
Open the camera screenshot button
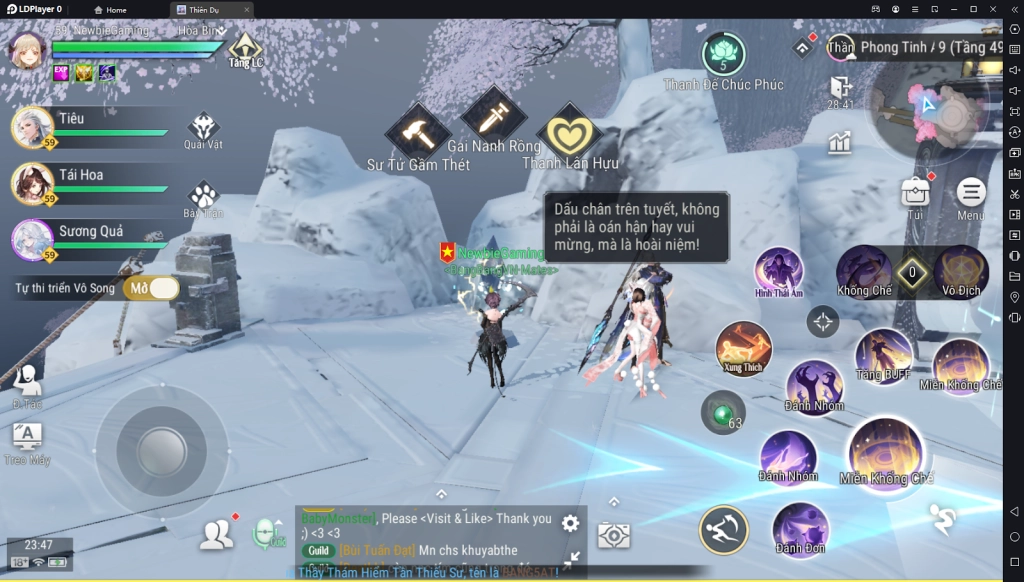tap(614, 535)
